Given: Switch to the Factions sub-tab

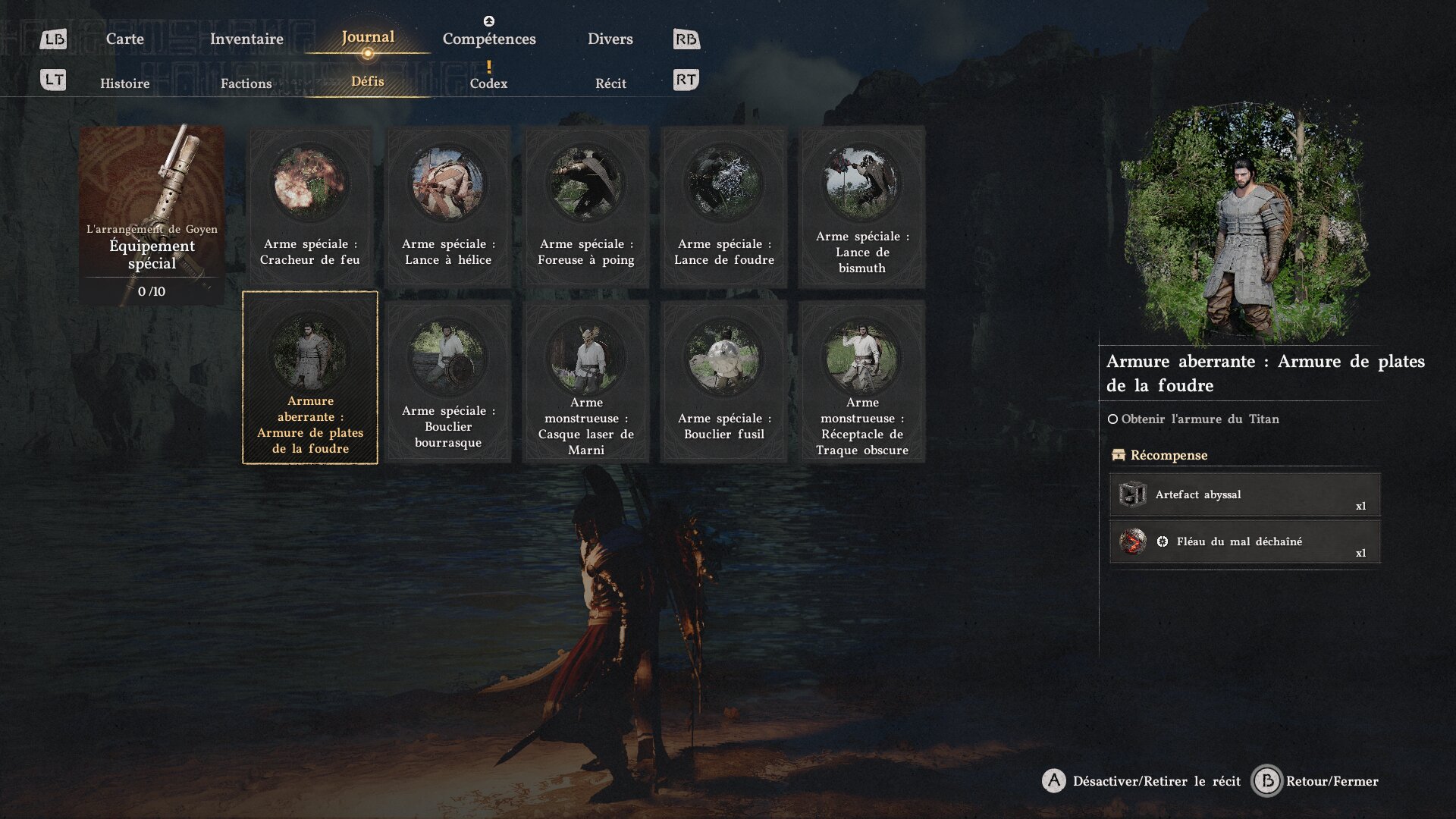Looking at the screenshot, I should (246, 83).
